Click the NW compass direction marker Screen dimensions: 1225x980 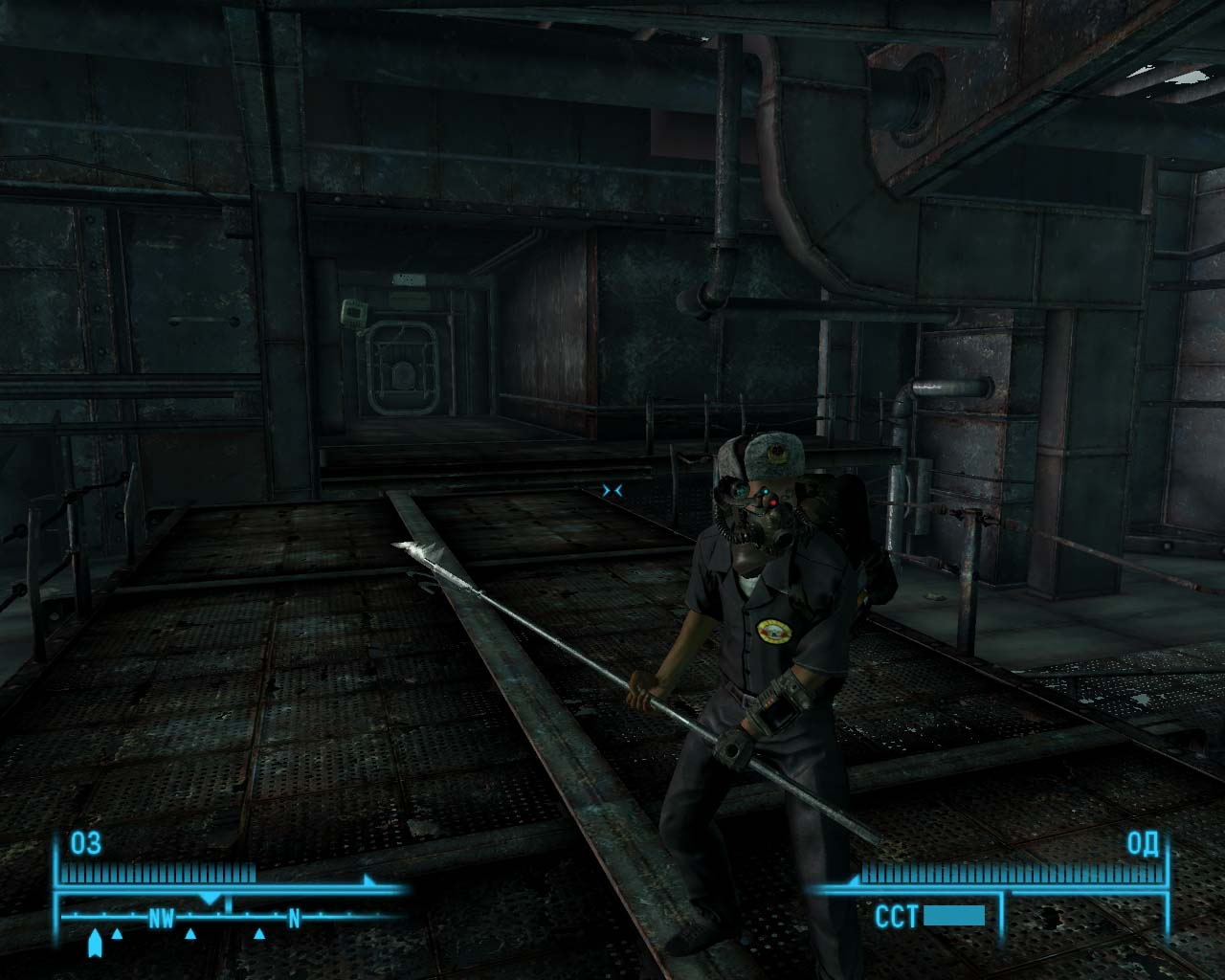(163, 916)
